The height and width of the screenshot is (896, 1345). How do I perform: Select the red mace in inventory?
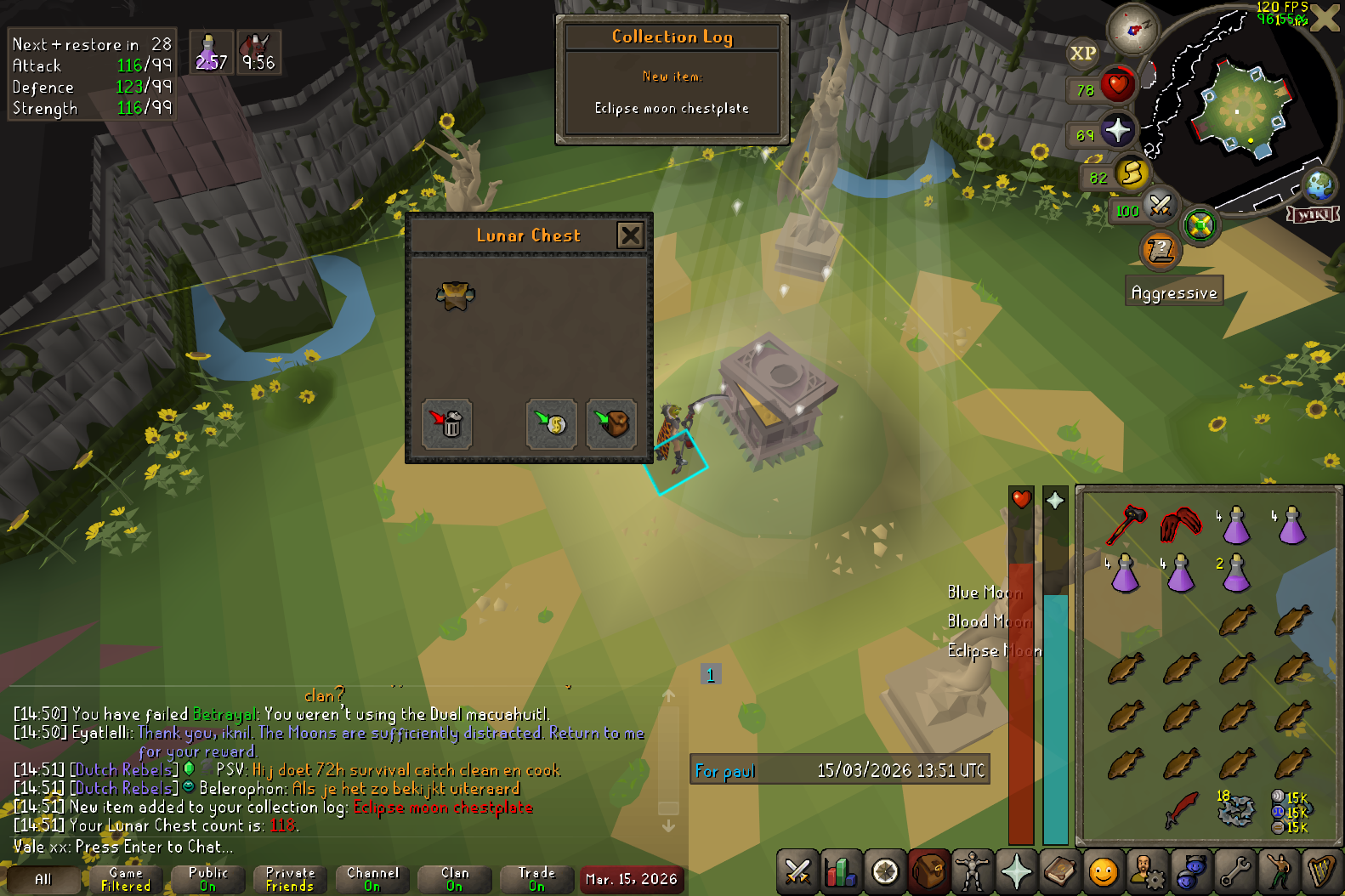coord(1126,524)
